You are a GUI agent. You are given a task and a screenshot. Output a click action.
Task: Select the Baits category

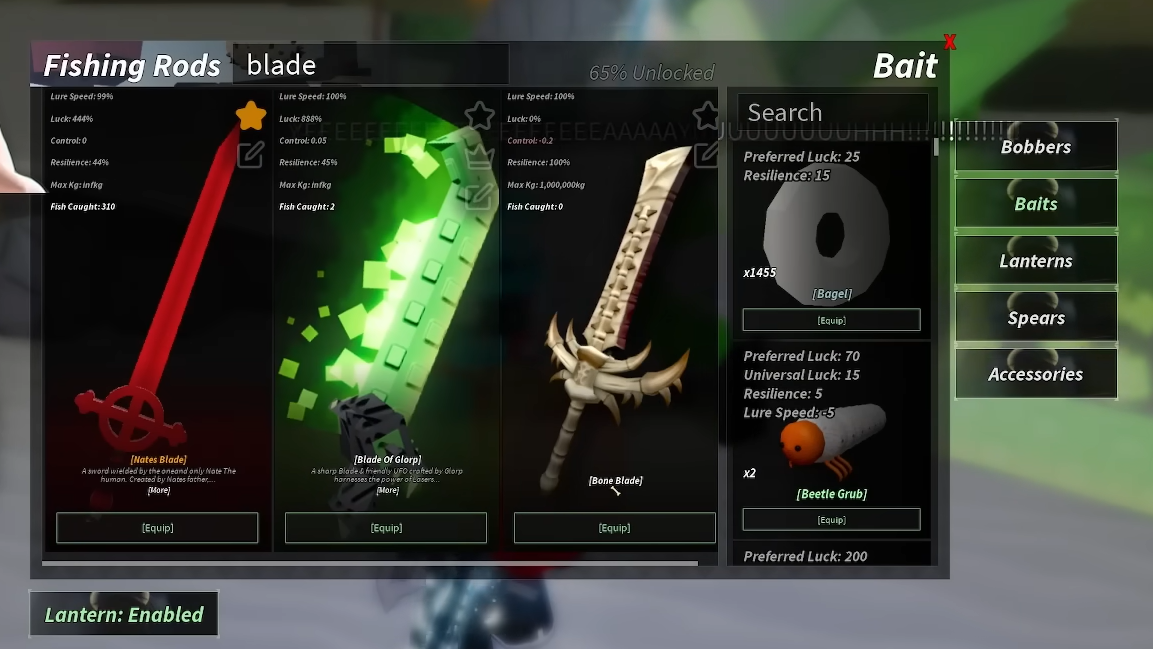coord(1036,204)
